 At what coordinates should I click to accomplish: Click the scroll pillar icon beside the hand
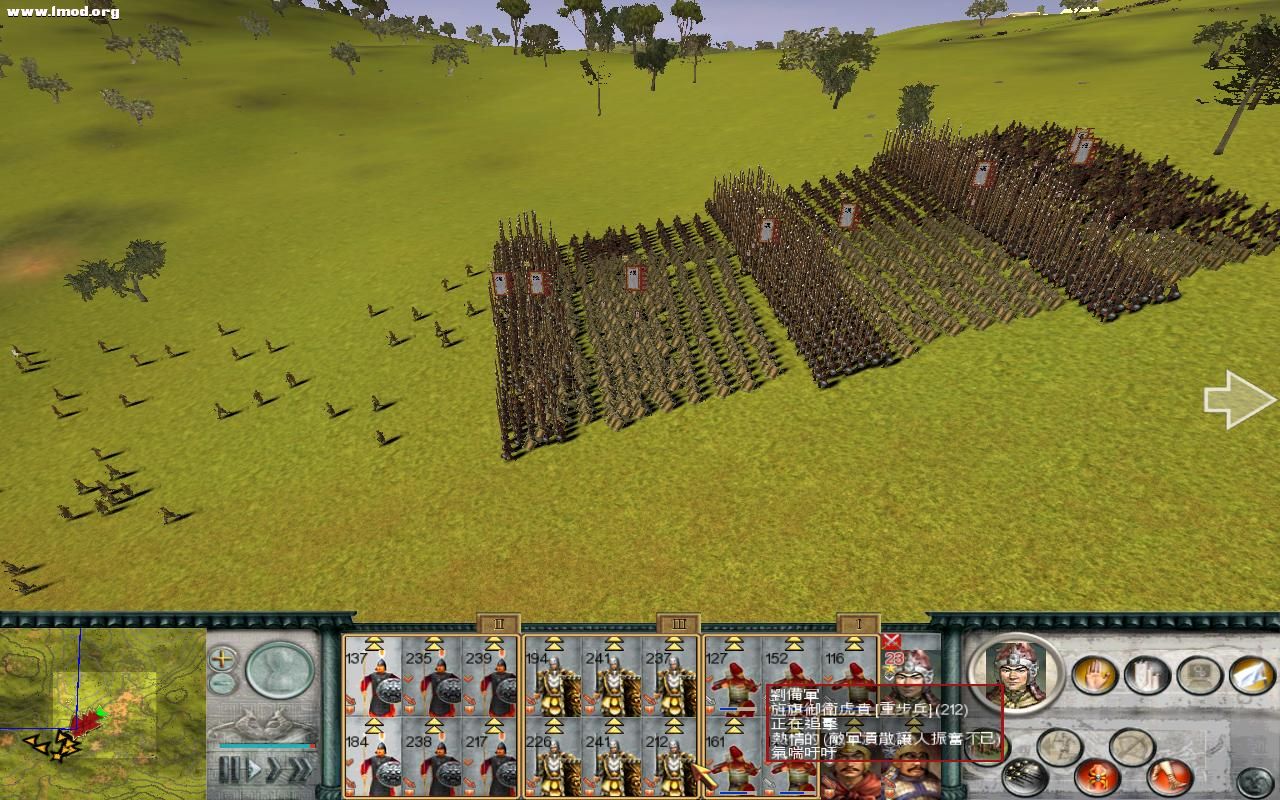1148,675
